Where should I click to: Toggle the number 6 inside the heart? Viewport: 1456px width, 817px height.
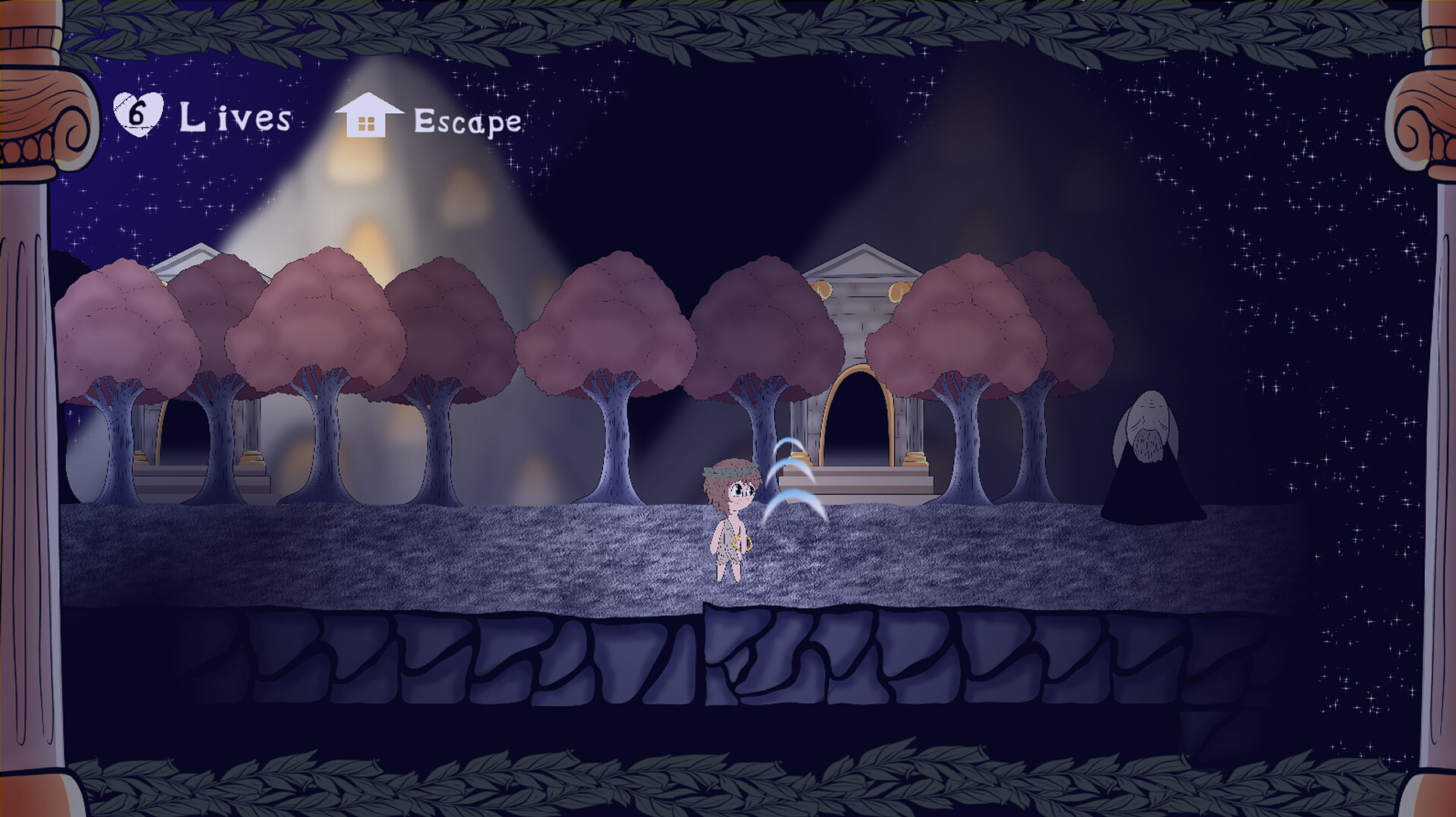click(x=137, y=112)
